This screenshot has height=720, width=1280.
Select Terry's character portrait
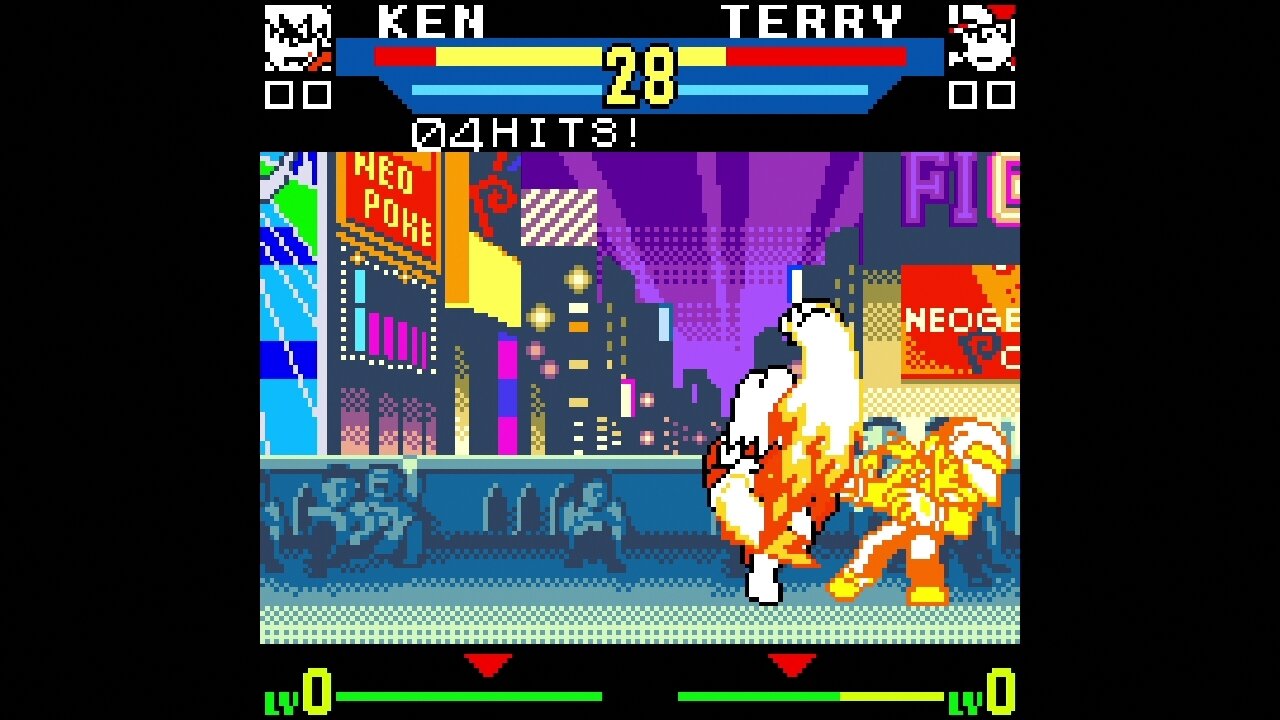(981, 39)
